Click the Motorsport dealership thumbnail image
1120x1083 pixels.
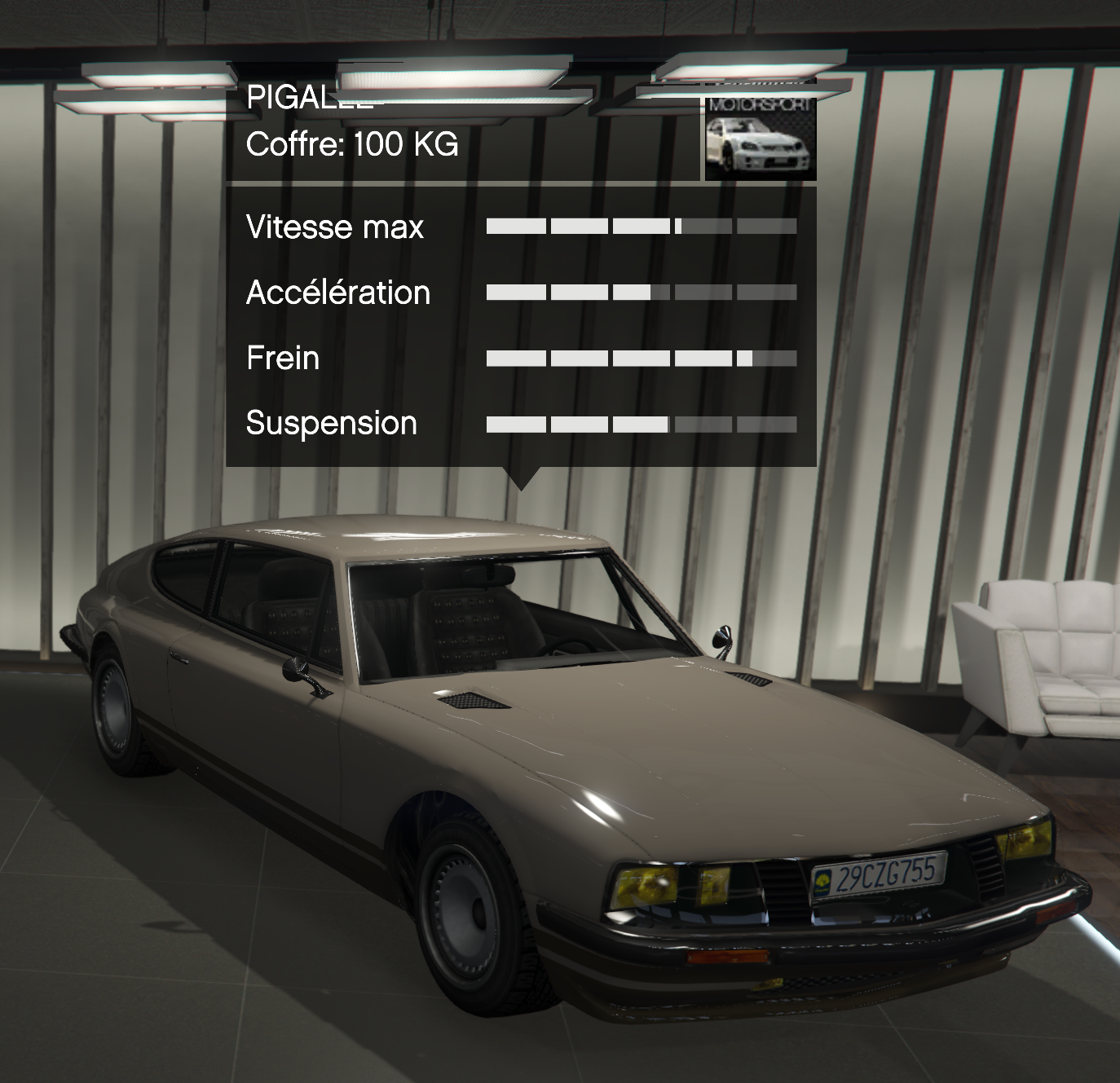pyautogui.click(x=760, y=138)
